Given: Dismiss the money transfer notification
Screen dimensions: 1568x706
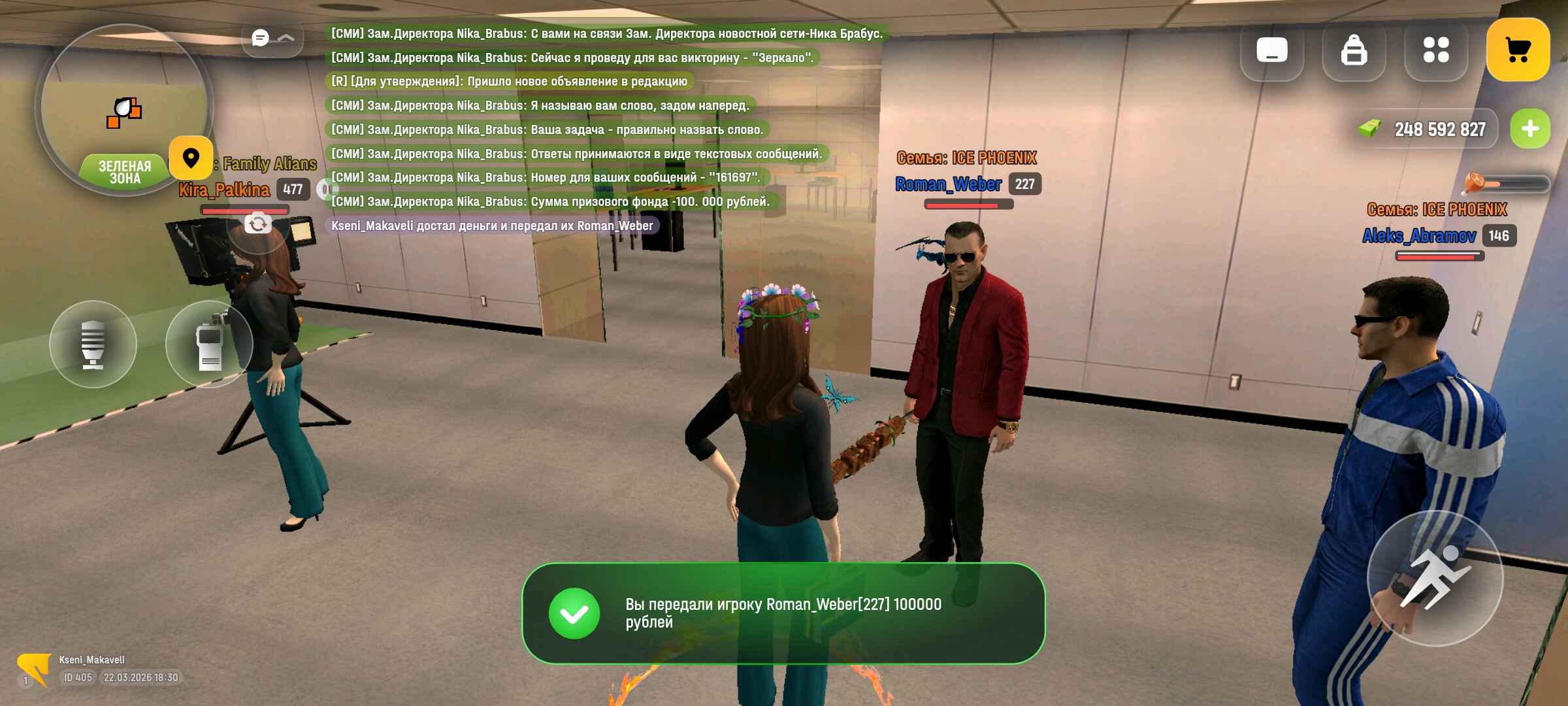Looking at the screenshot, I should 783,613.
